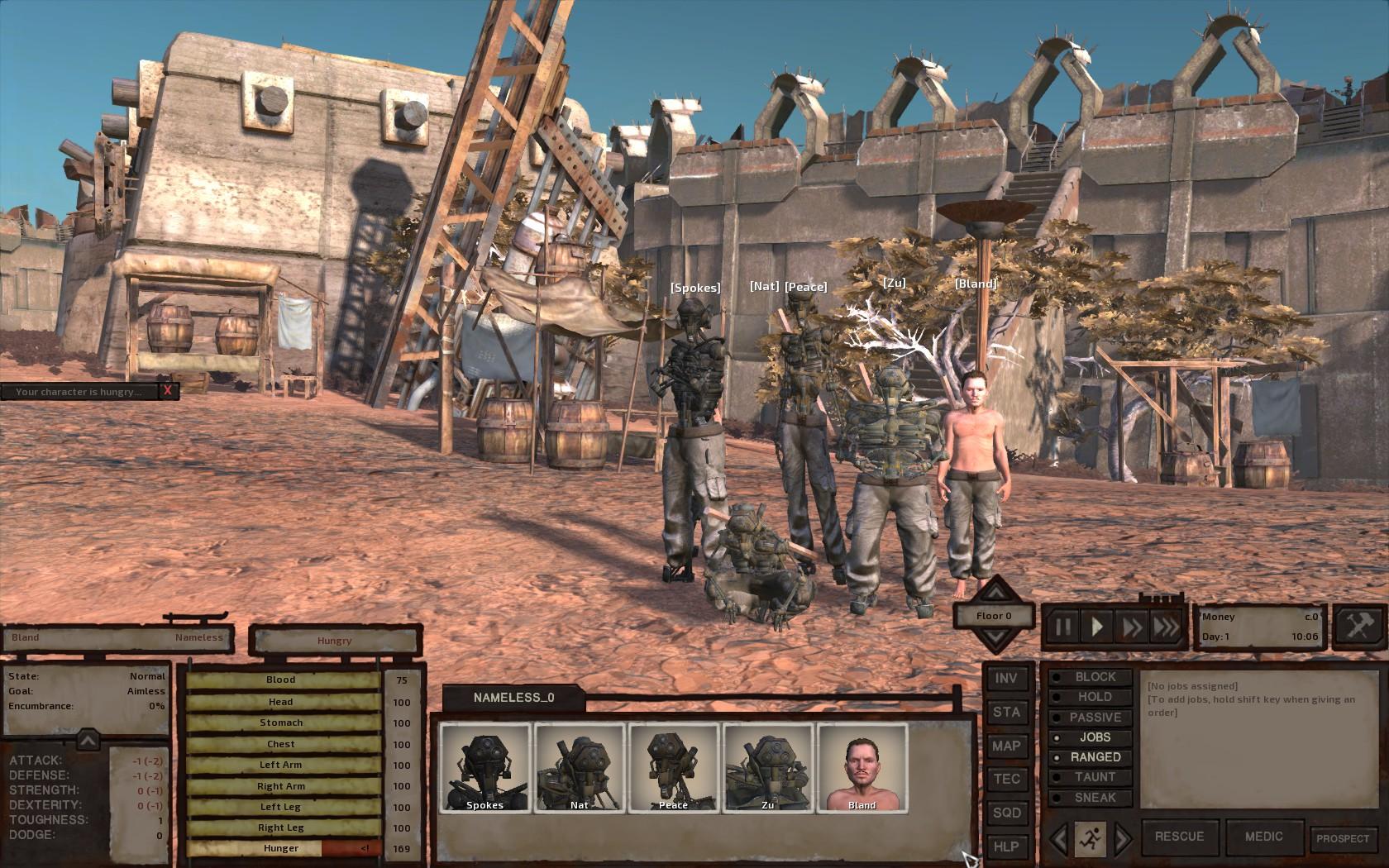
Task: Open the HLP help tab
Action: (1007, 847)
